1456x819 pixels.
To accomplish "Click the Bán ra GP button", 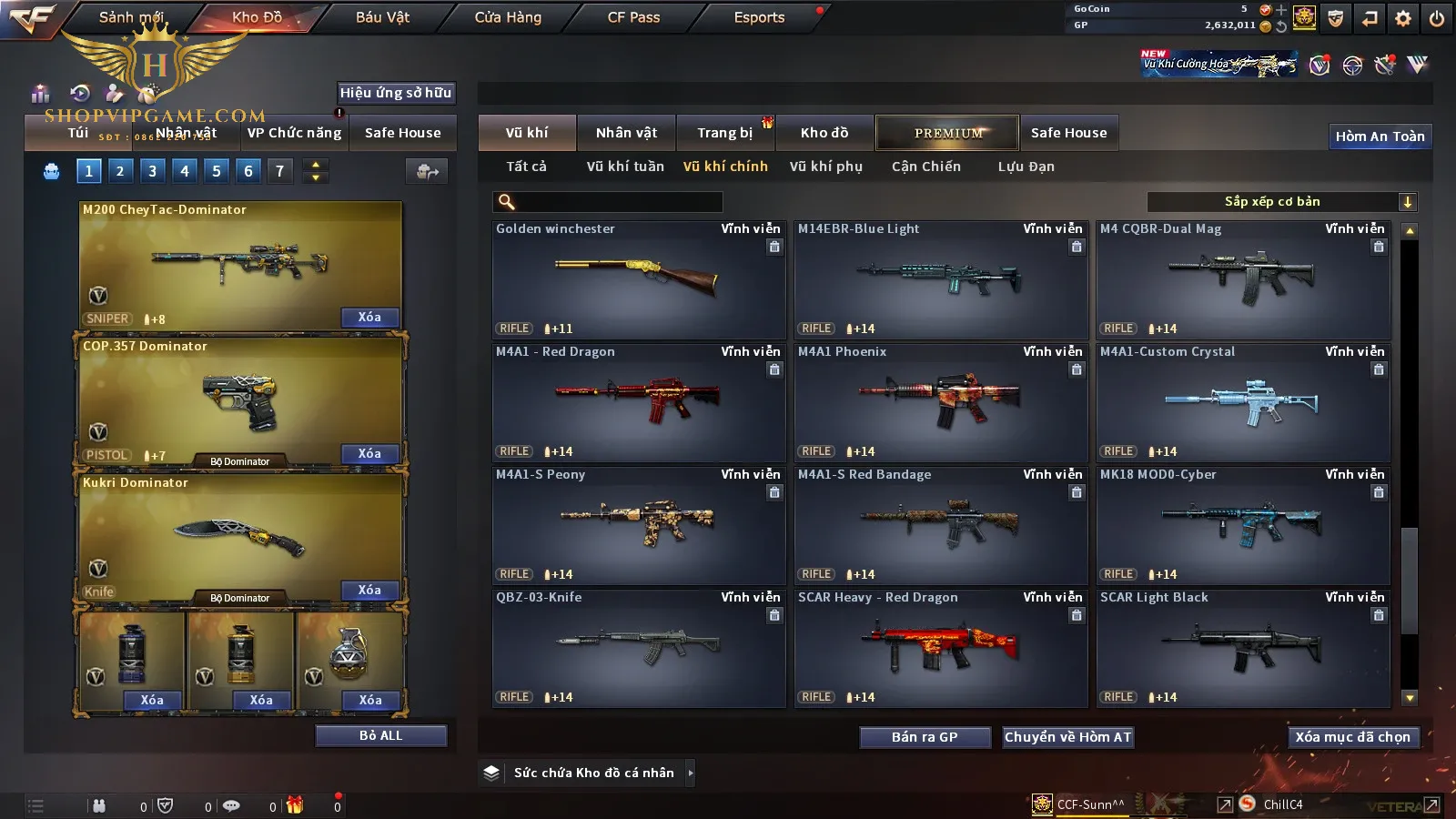I will [925, 737].
